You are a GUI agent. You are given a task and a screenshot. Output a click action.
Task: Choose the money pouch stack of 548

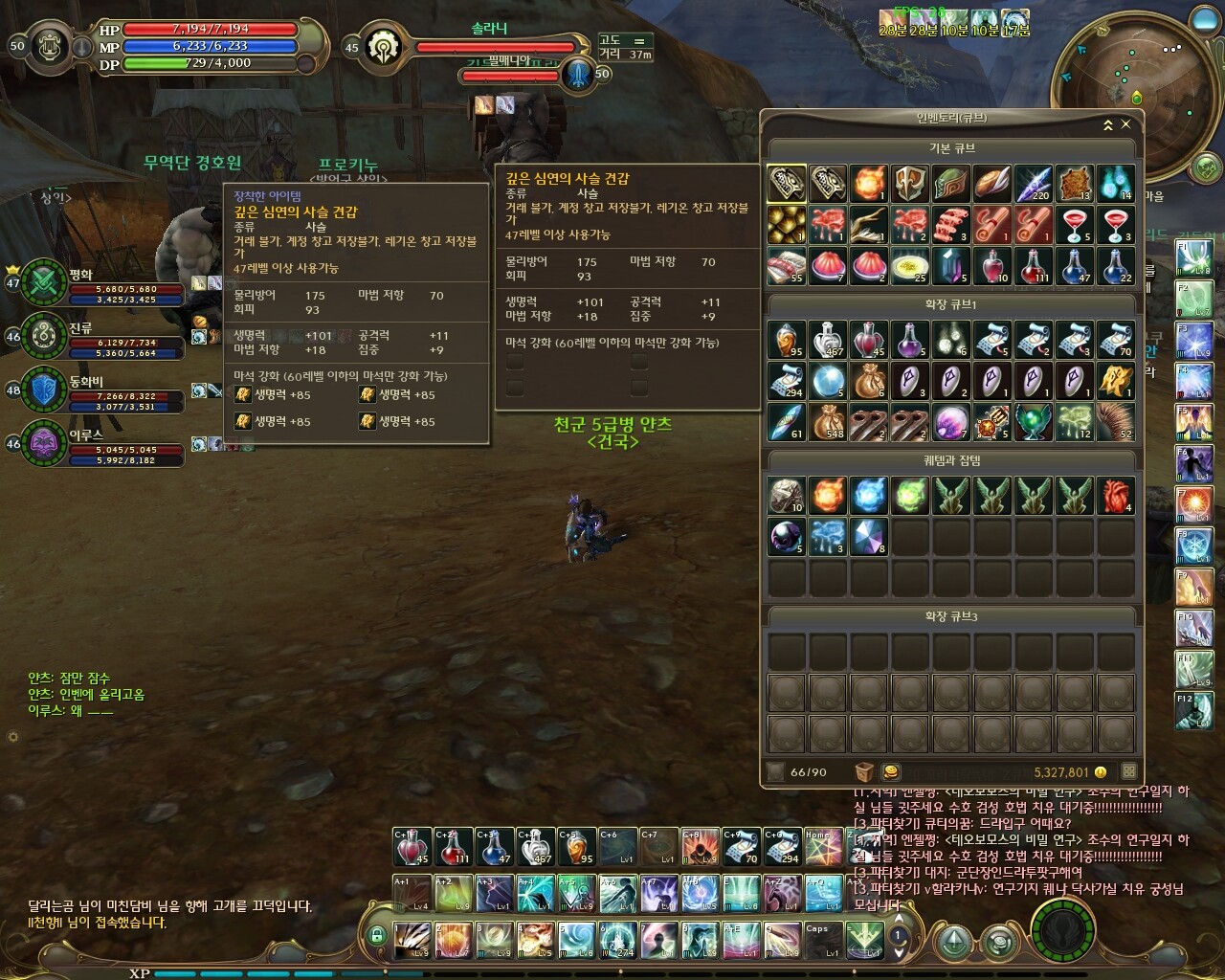[x=828, y=421]
